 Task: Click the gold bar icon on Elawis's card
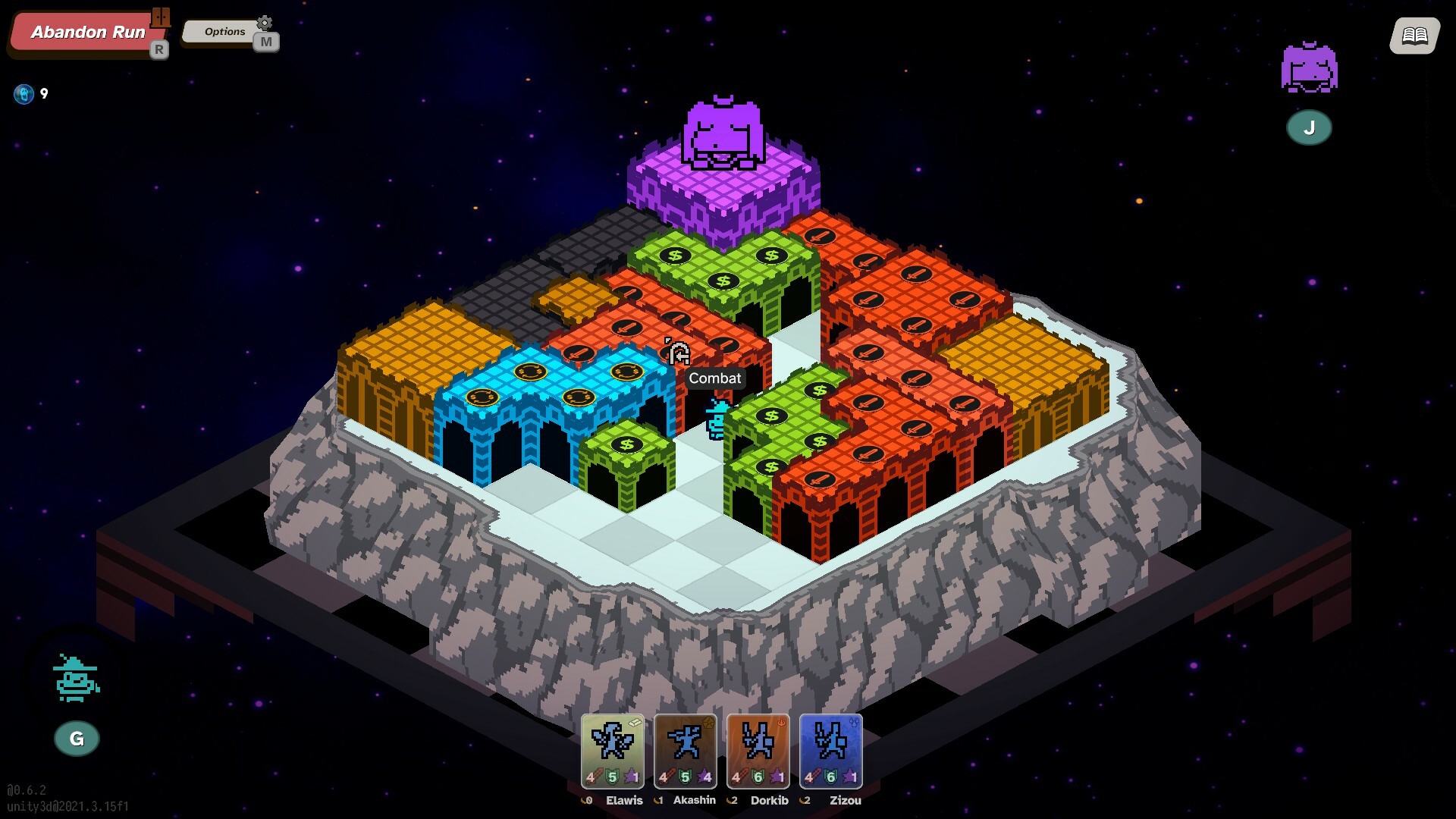tap(635, 723)
